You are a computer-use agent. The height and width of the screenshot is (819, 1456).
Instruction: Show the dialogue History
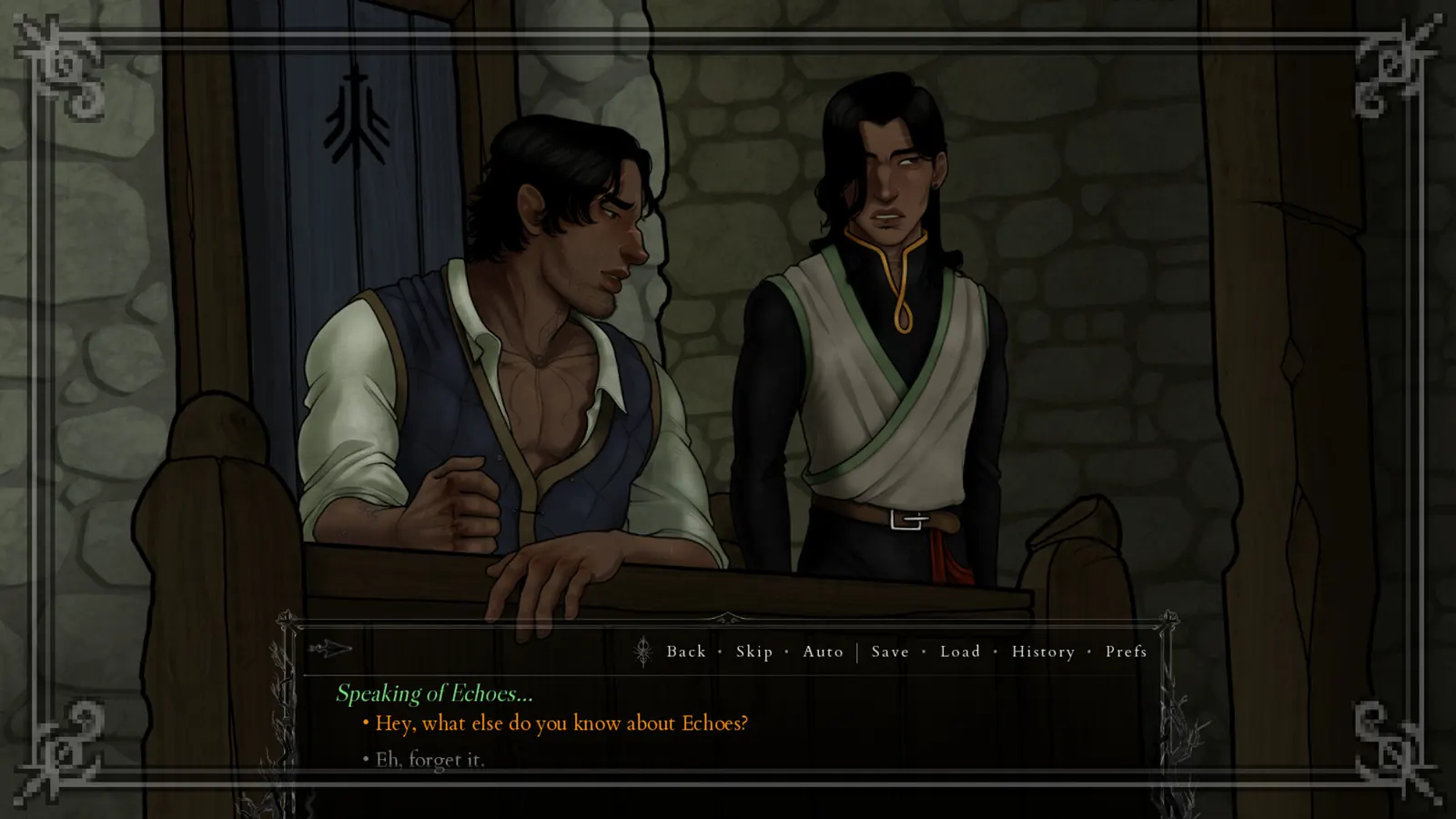point(1043,652)
